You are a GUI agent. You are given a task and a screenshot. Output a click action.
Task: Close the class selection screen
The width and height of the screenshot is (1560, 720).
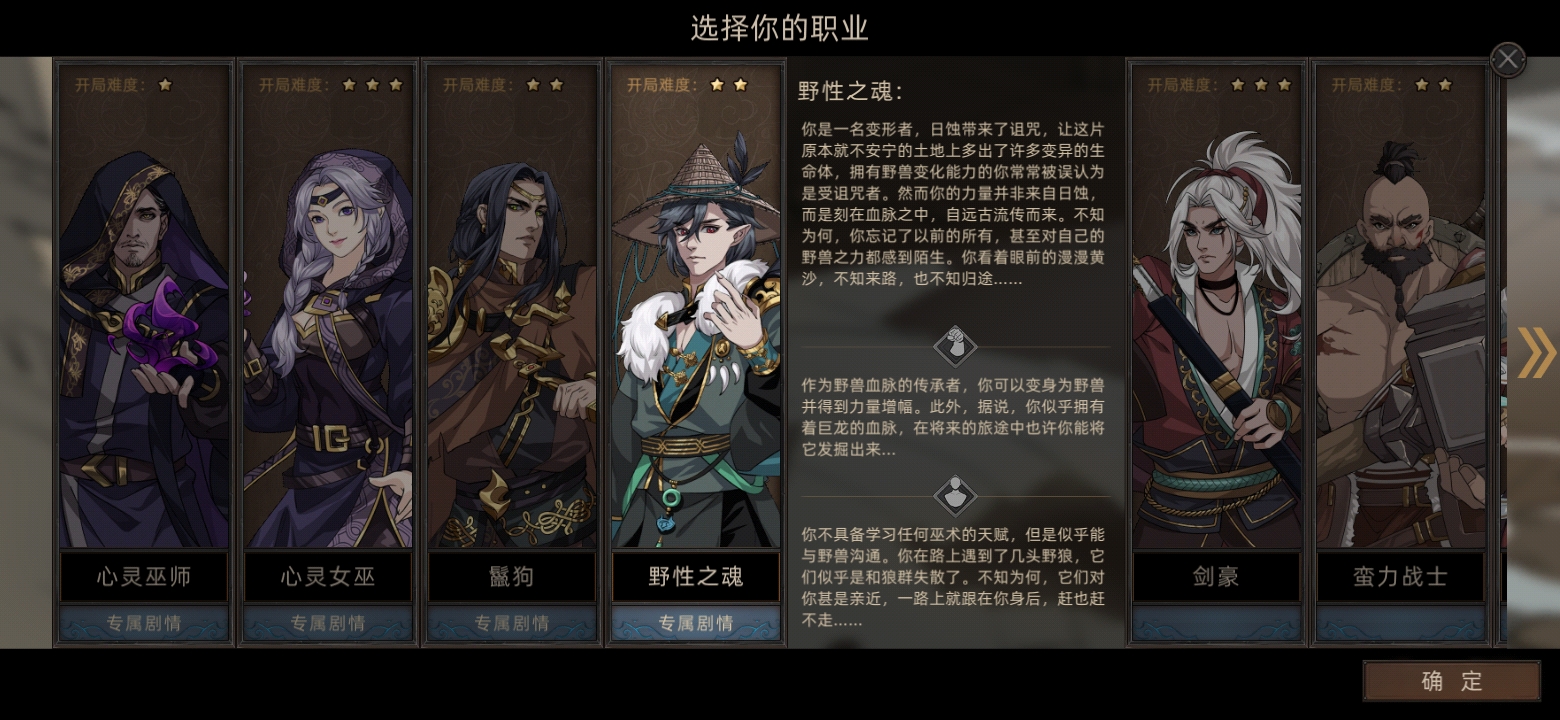coord(1507,59)
